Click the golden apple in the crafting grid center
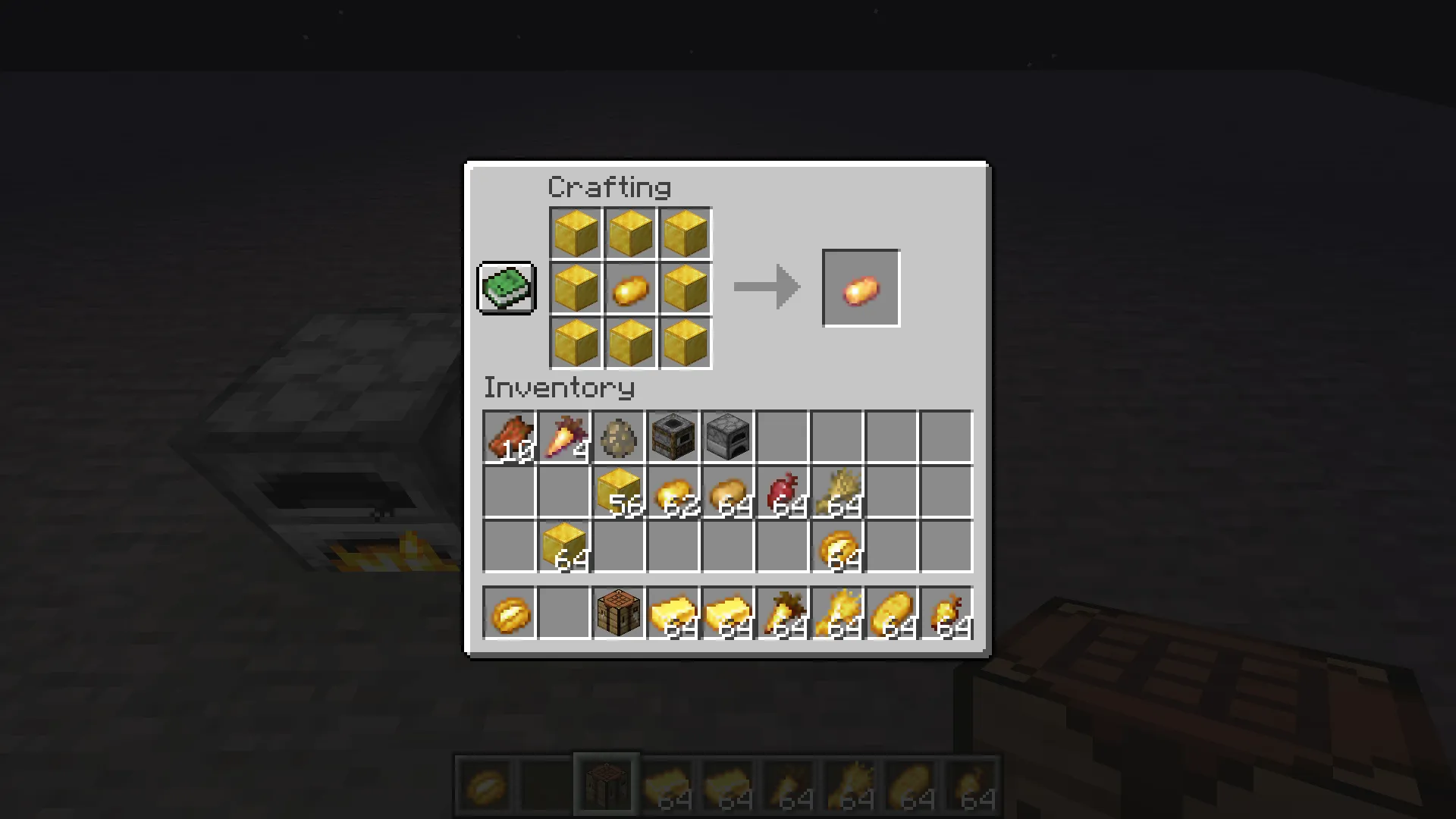 tap(630, 289)
